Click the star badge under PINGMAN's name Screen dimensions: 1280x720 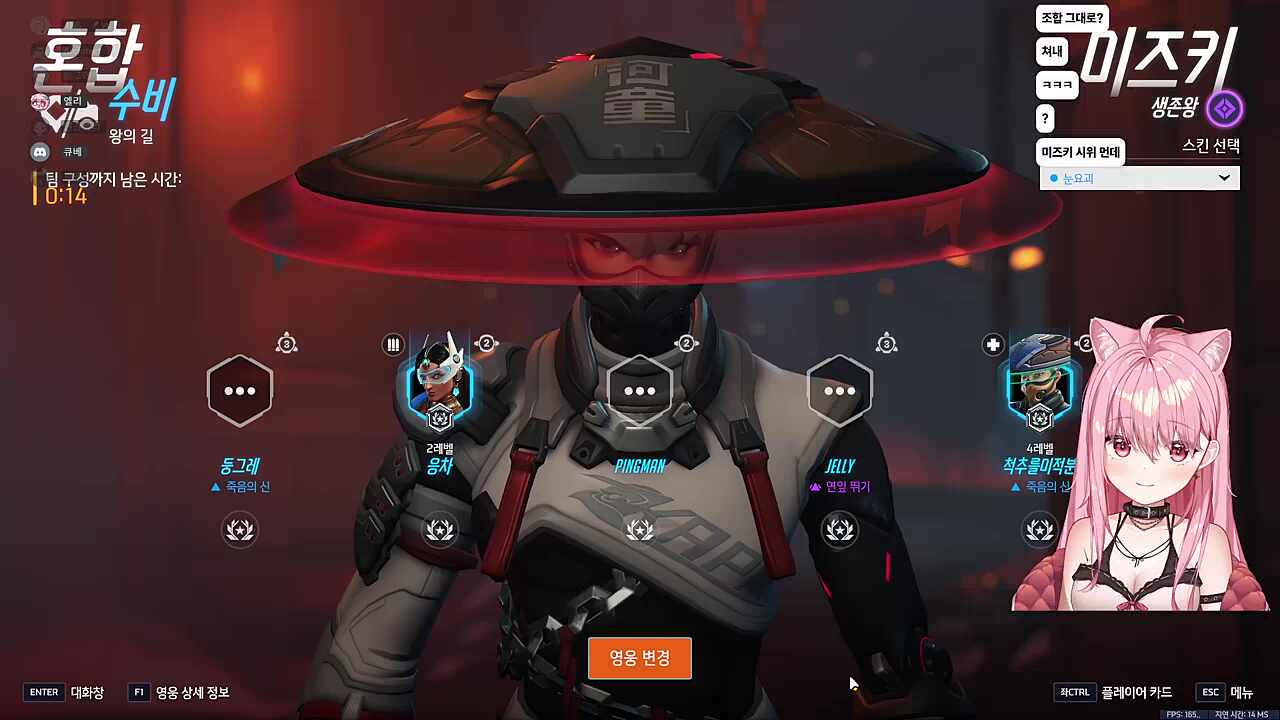640,529
